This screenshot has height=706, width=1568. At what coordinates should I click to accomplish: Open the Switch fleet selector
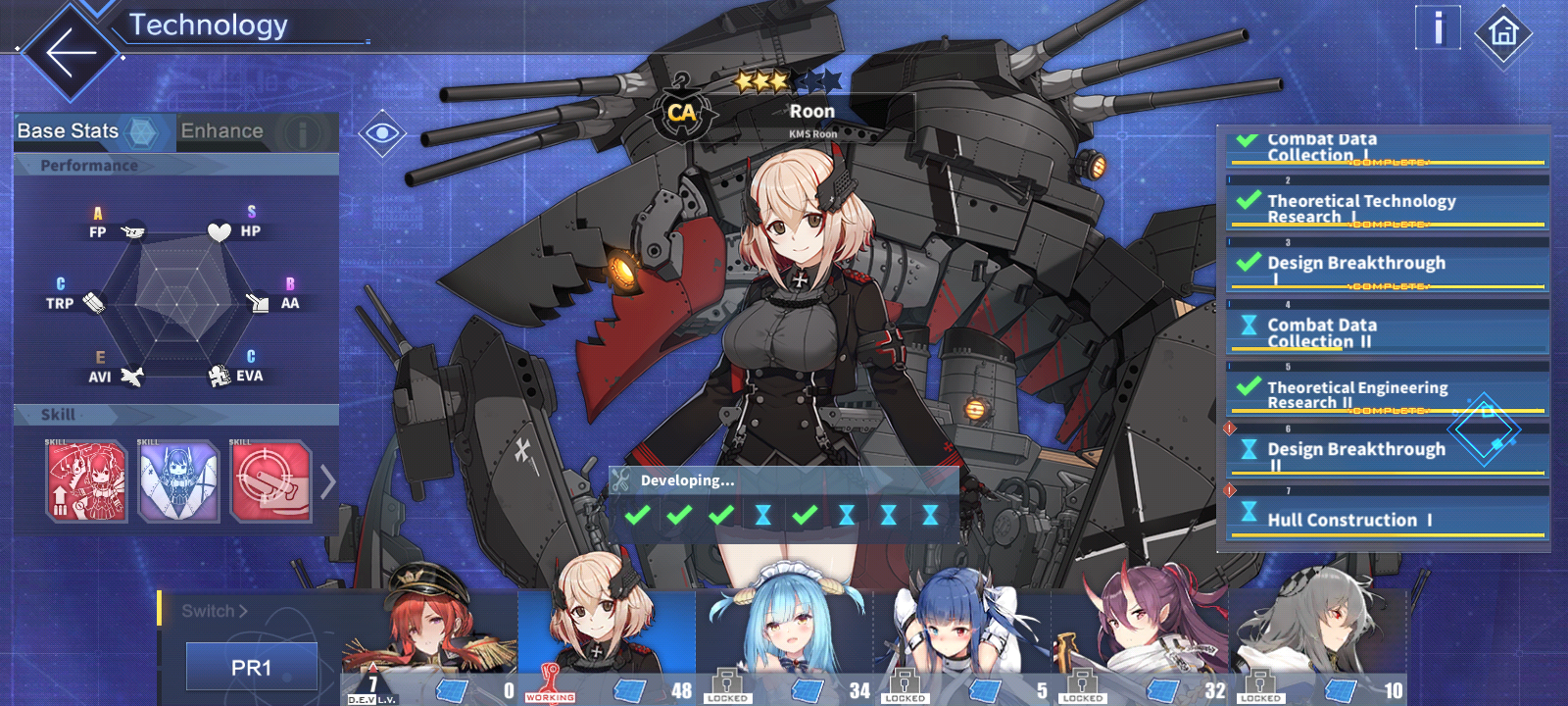(214, 610)
